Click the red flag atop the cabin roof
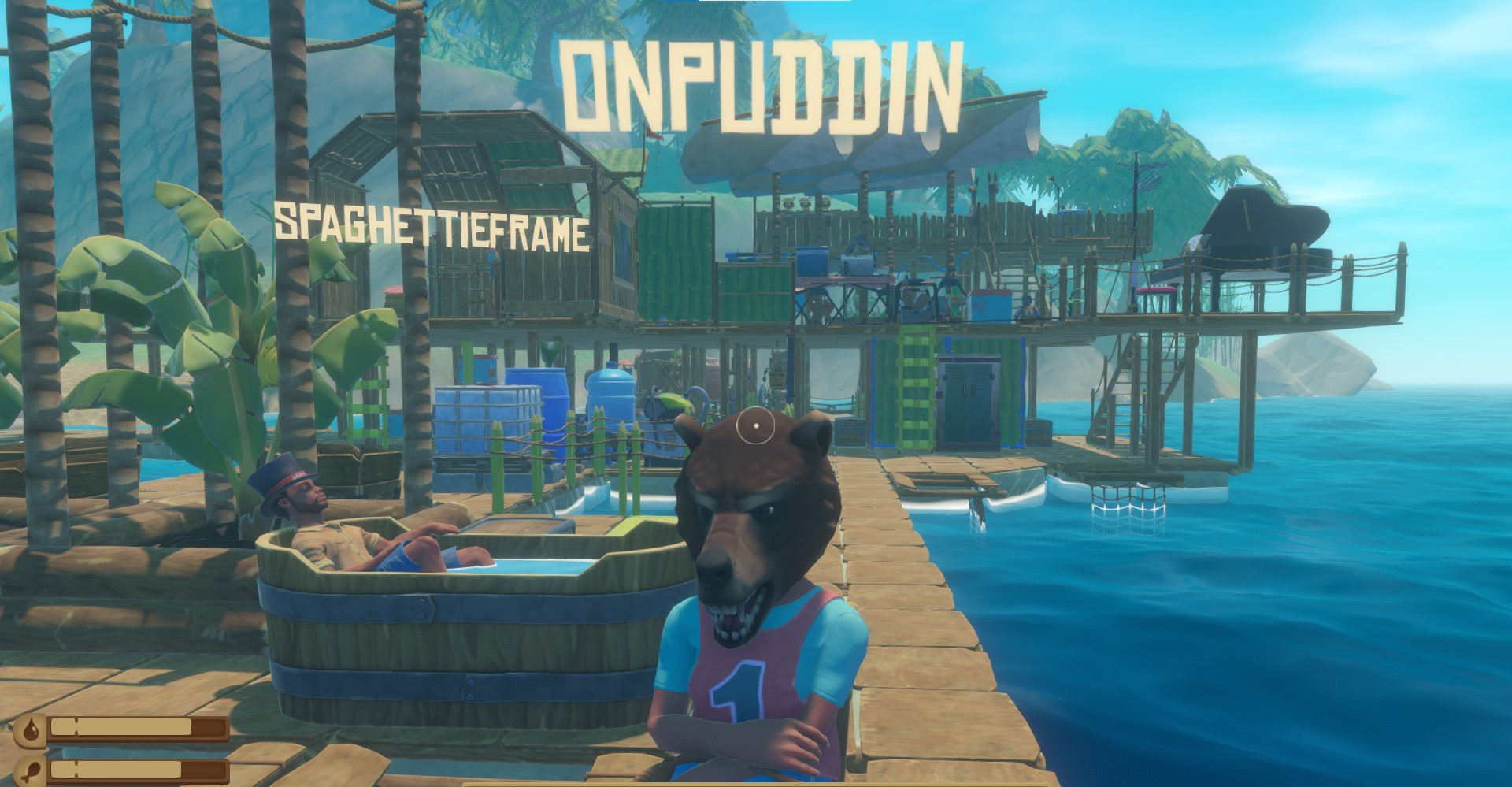The image size is (1512, 787). point(654,133)
